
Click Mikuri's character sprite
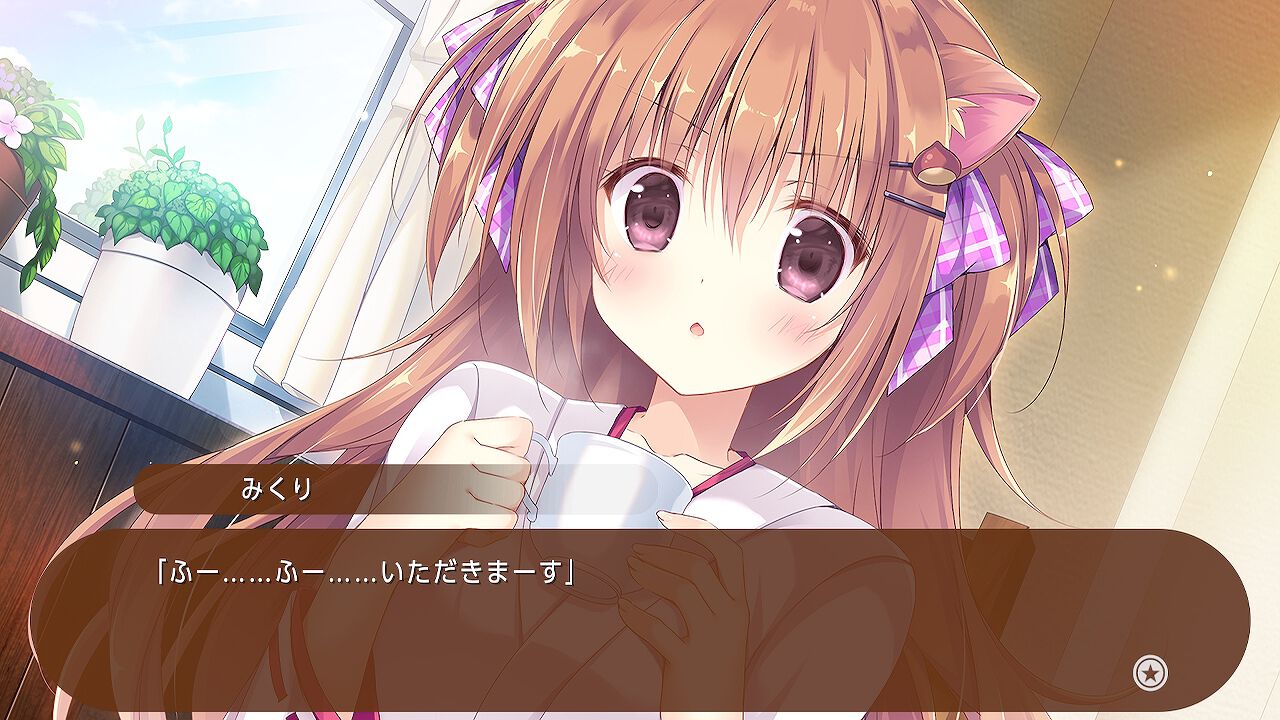click(x=720, y=250)
